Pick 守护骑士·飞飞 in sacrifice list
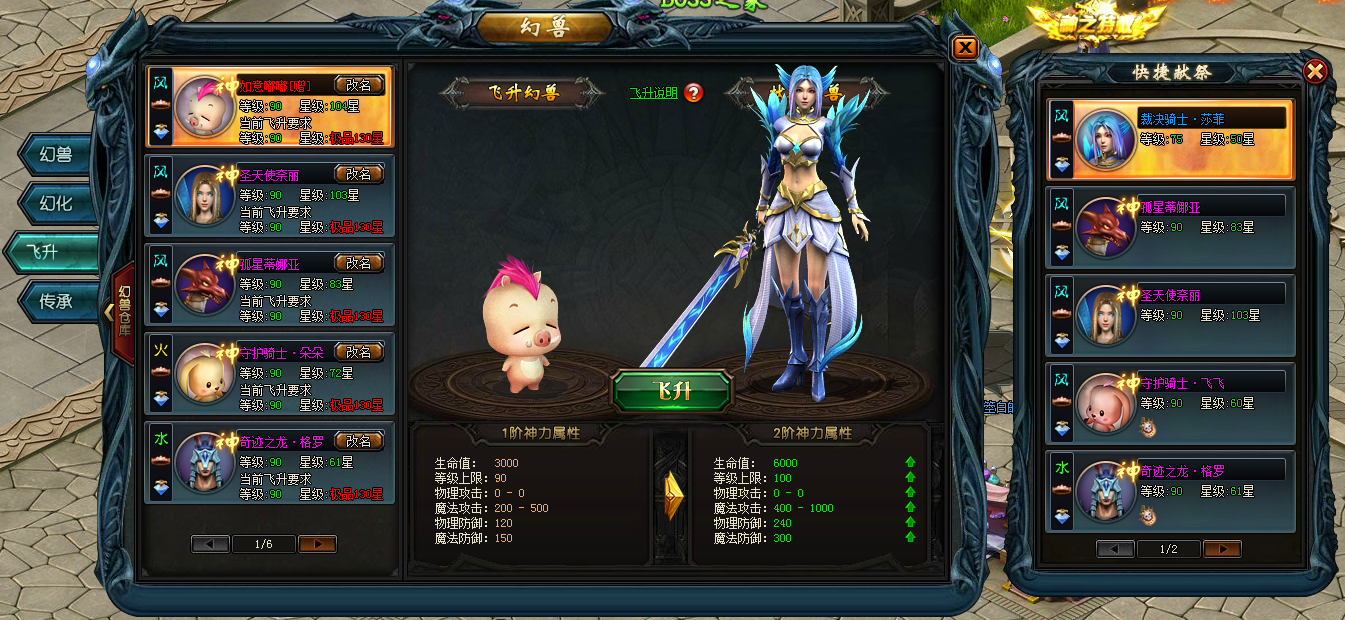 point(1169,402)
